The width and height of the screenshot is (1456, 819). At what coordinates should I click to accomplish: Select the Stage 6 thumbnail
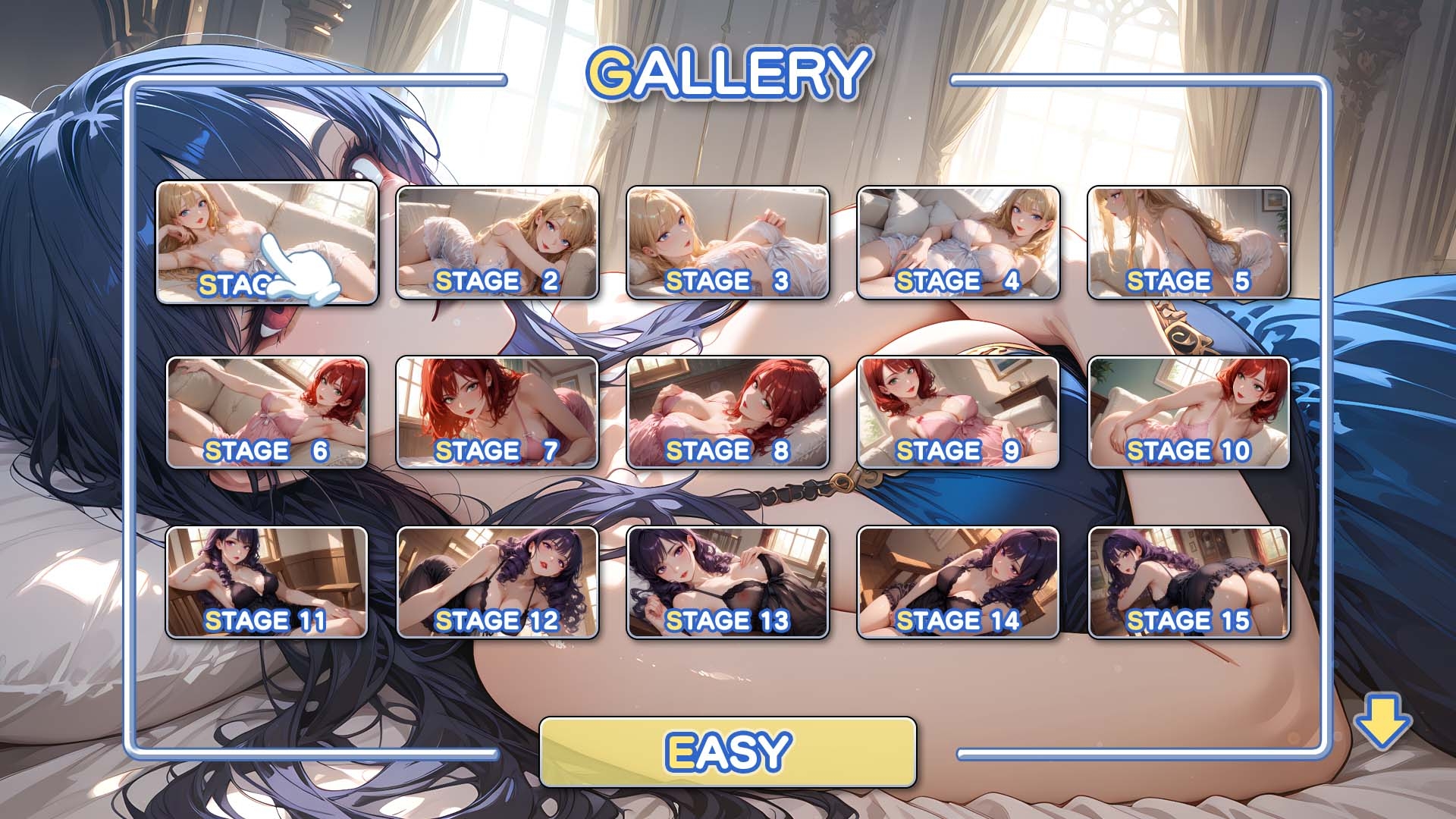267,413
